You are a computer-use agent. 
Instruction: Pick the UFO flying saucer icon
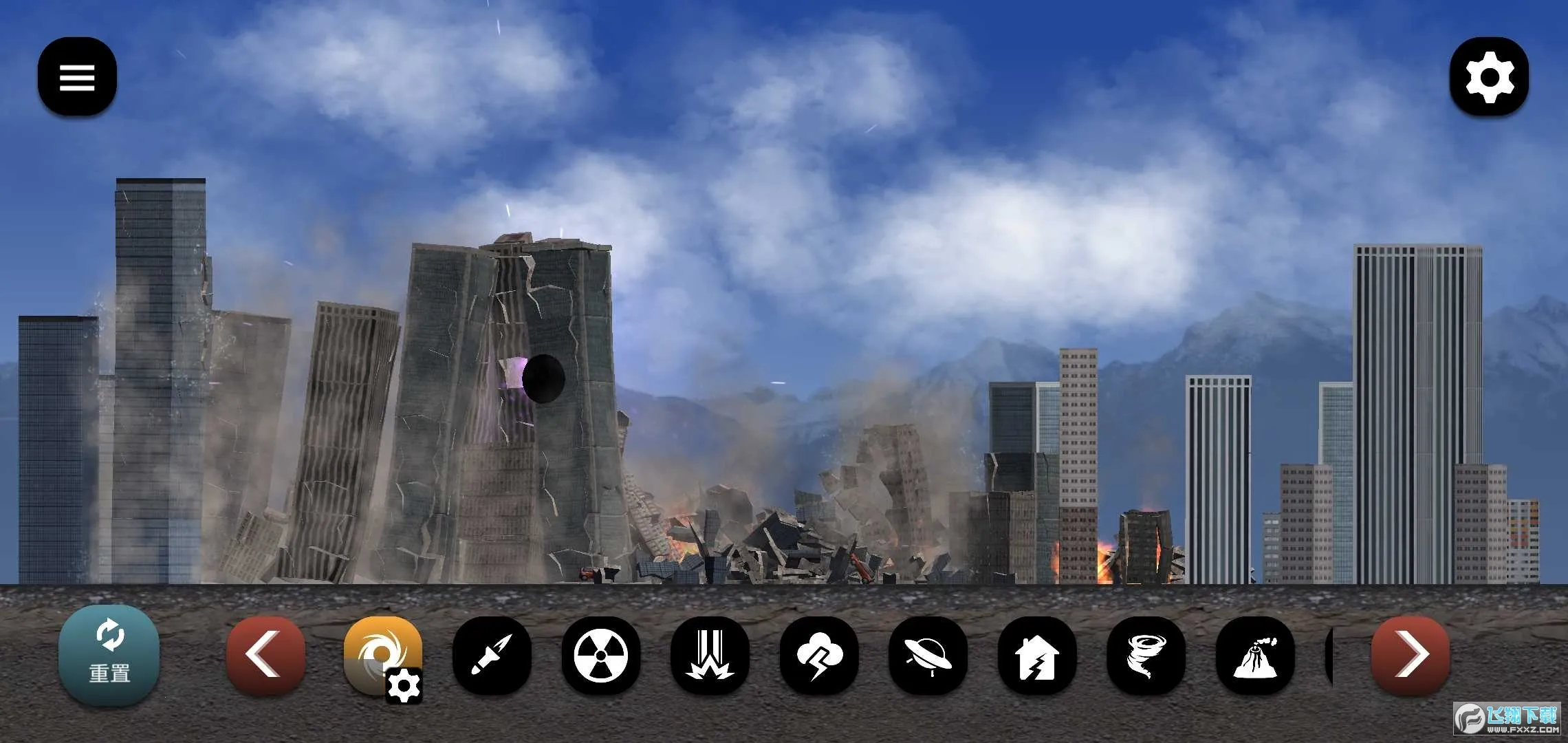point(927,655)
